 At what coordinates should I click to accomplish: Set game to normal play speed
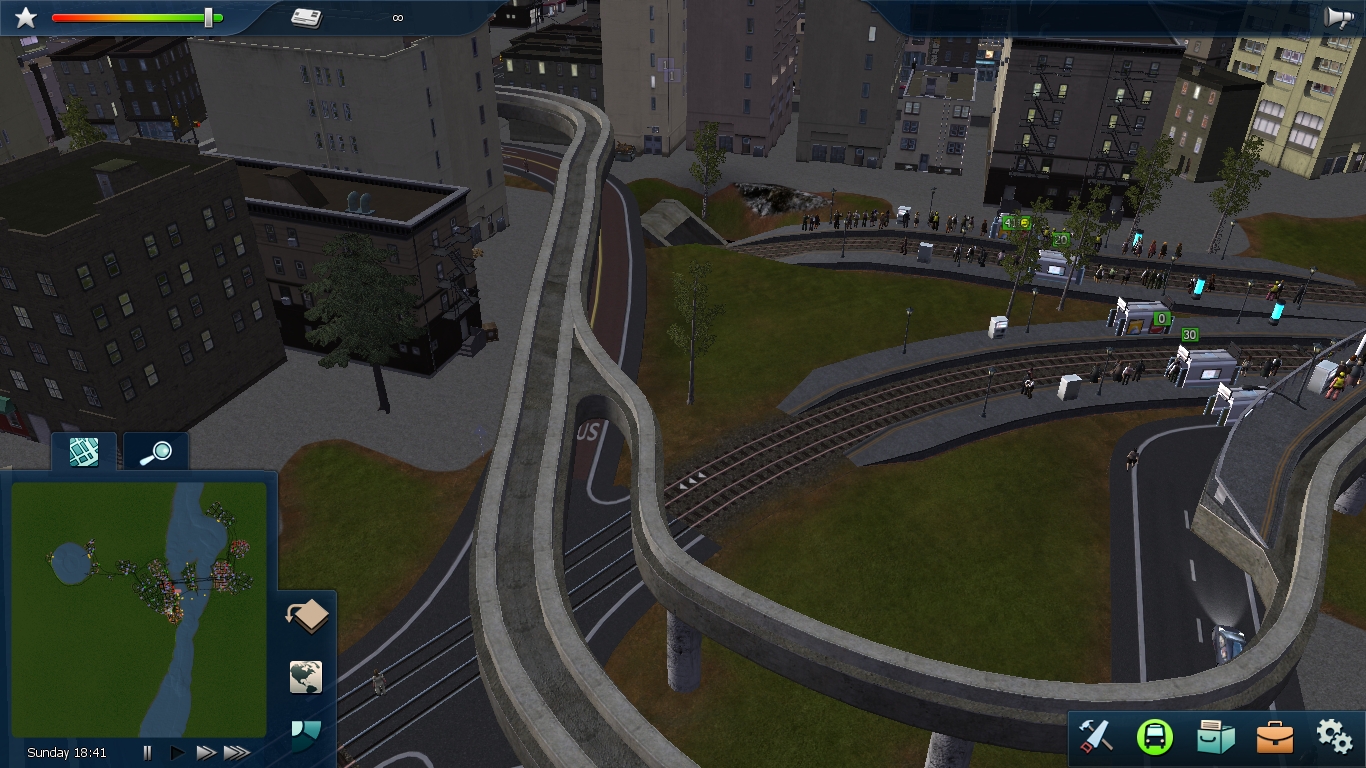[178, 752]
